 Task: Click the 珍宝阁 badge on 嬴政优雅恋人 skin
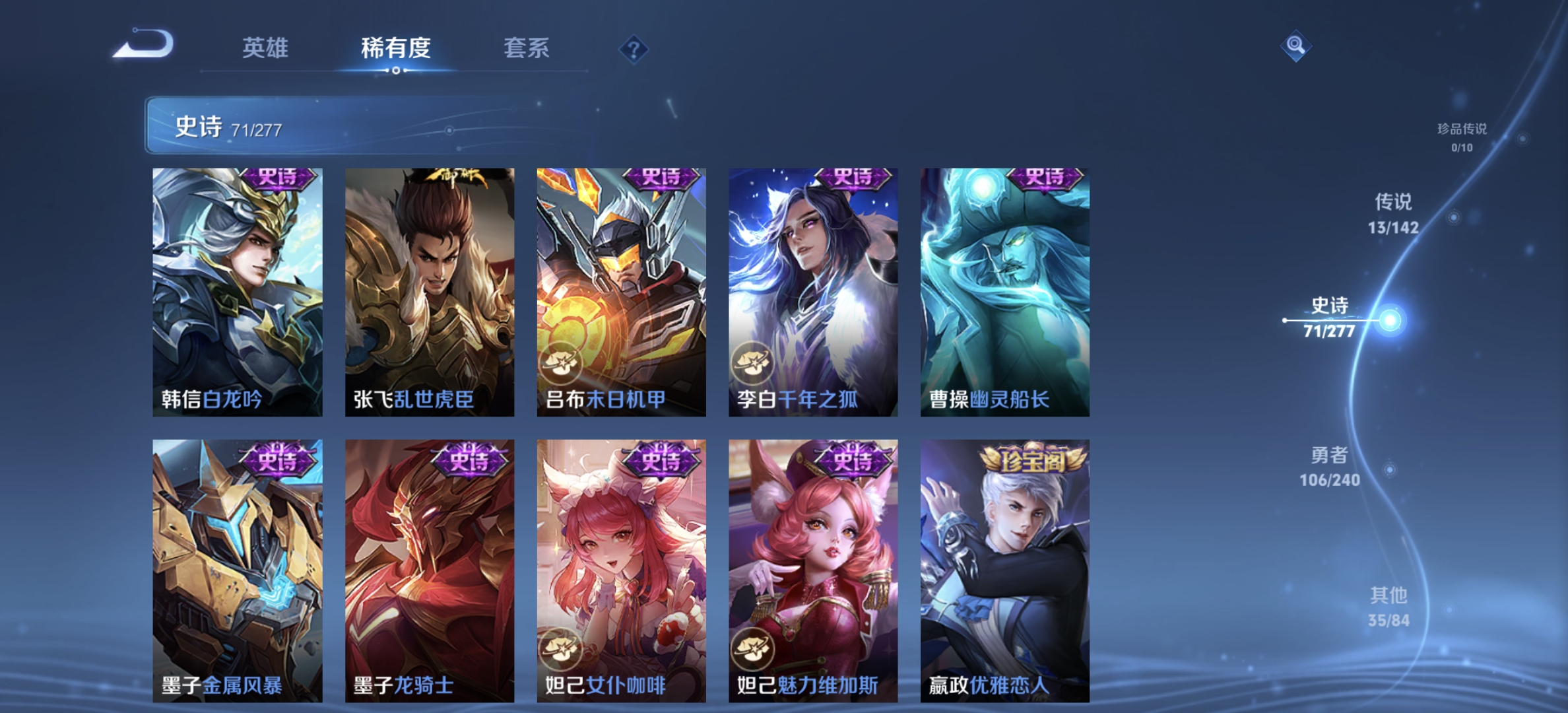click(x=1034, y=460)
